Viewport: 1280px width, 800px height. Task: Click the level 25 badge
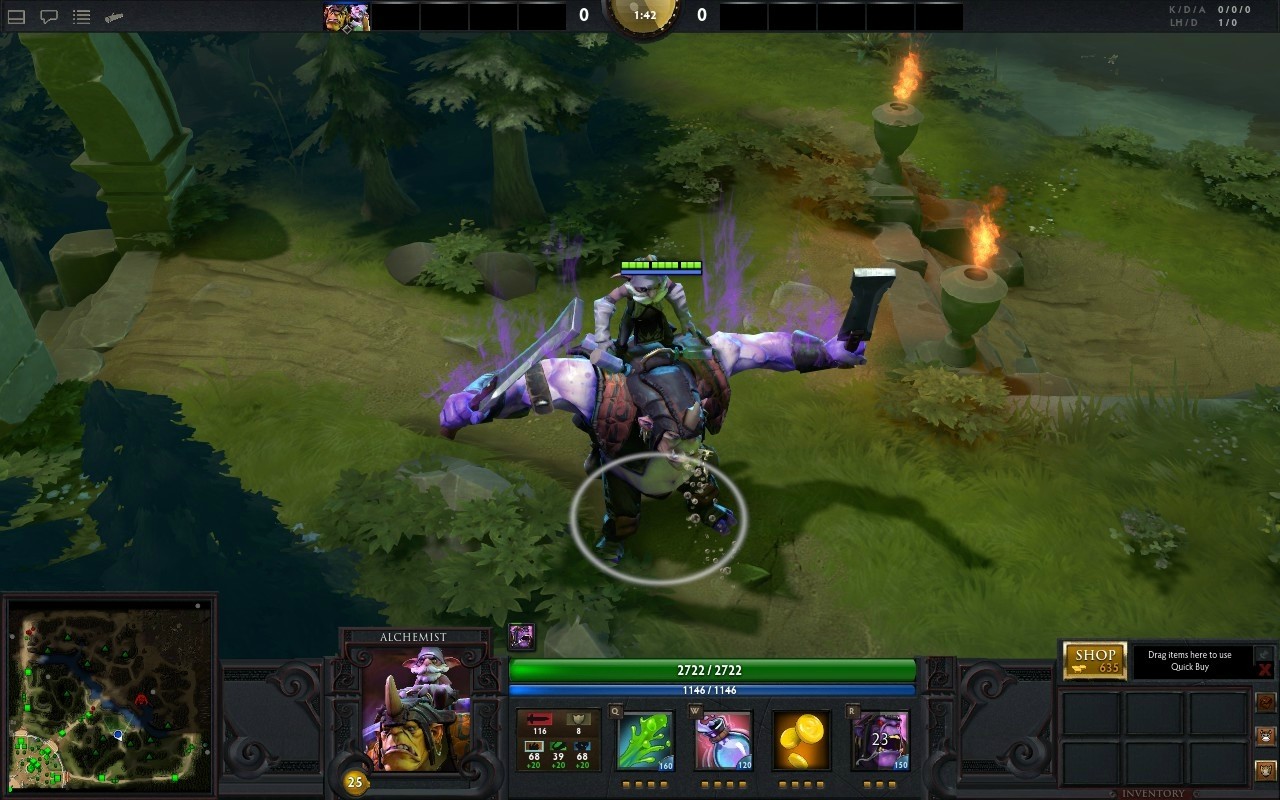(x=354, y=782)
